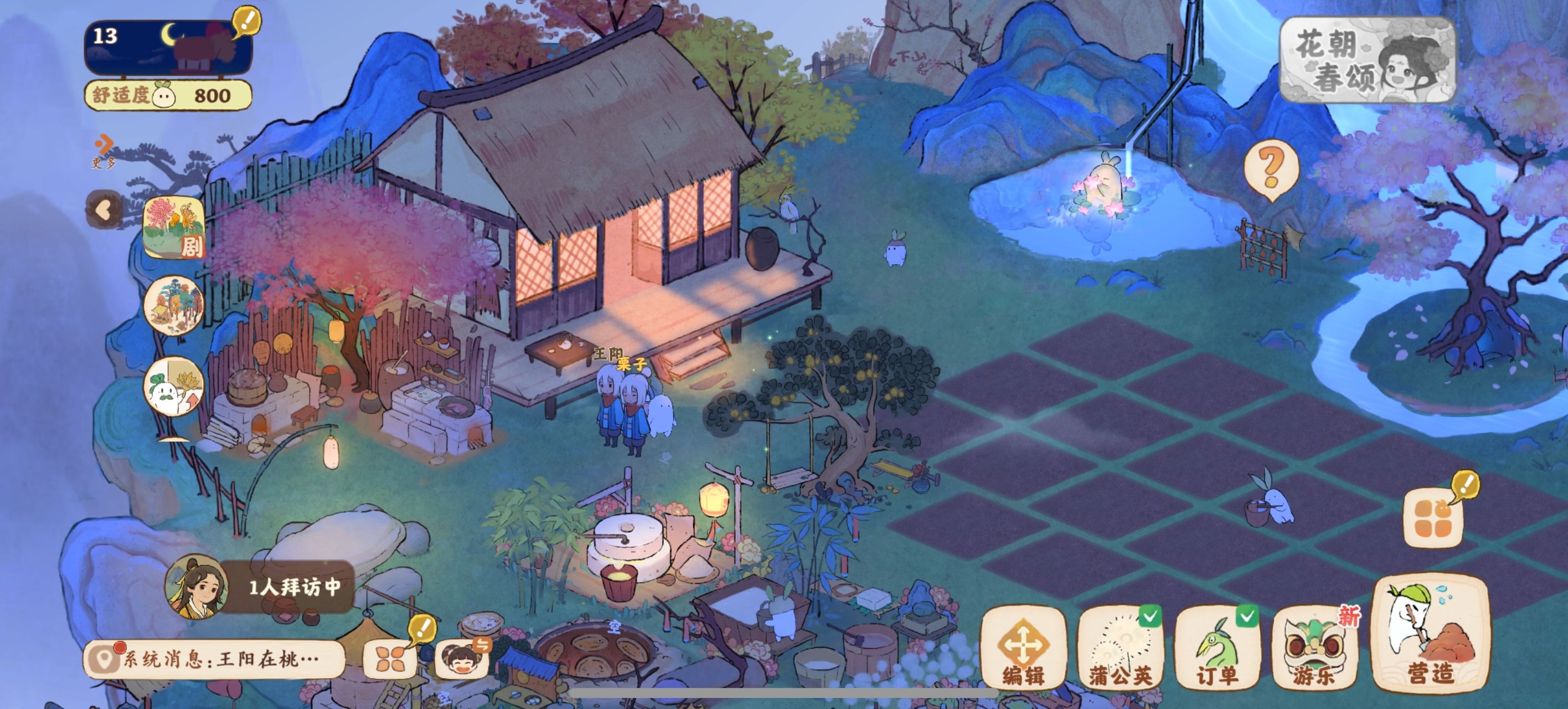Open the 花朝春颂 event banner
The width and height of the screenshot is (1568, 709).
coord(1367,60)
